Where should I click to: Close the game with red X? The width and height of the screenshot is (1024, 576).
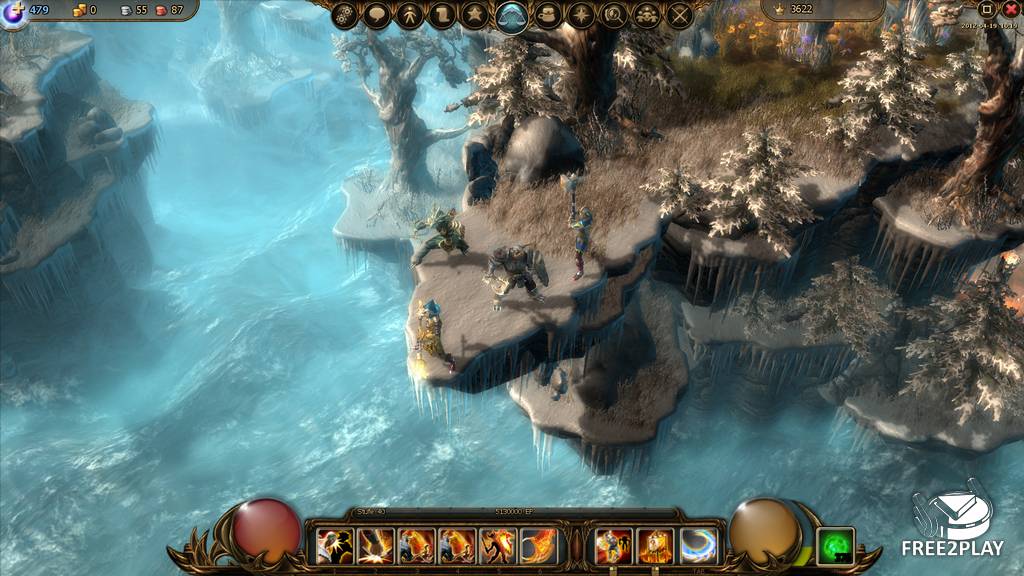[x=1011, y=9]
